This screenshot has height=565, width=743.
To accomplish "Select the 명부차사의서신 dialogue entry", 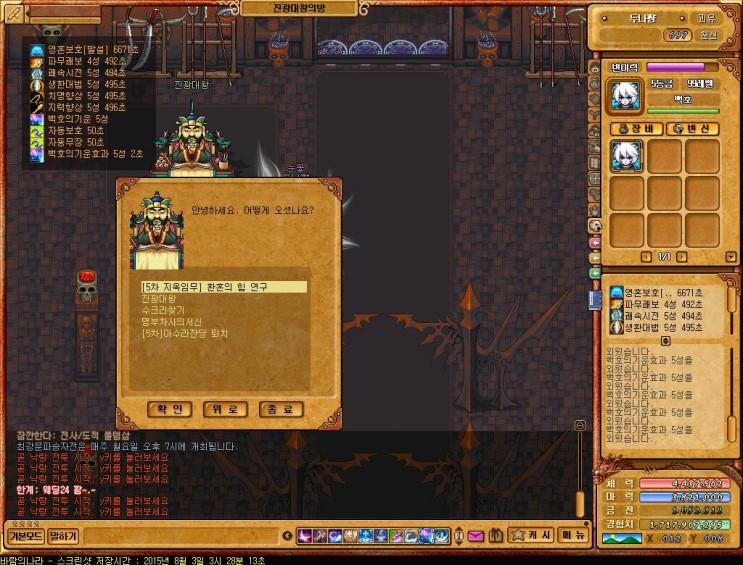I will [x=171, y=322].
